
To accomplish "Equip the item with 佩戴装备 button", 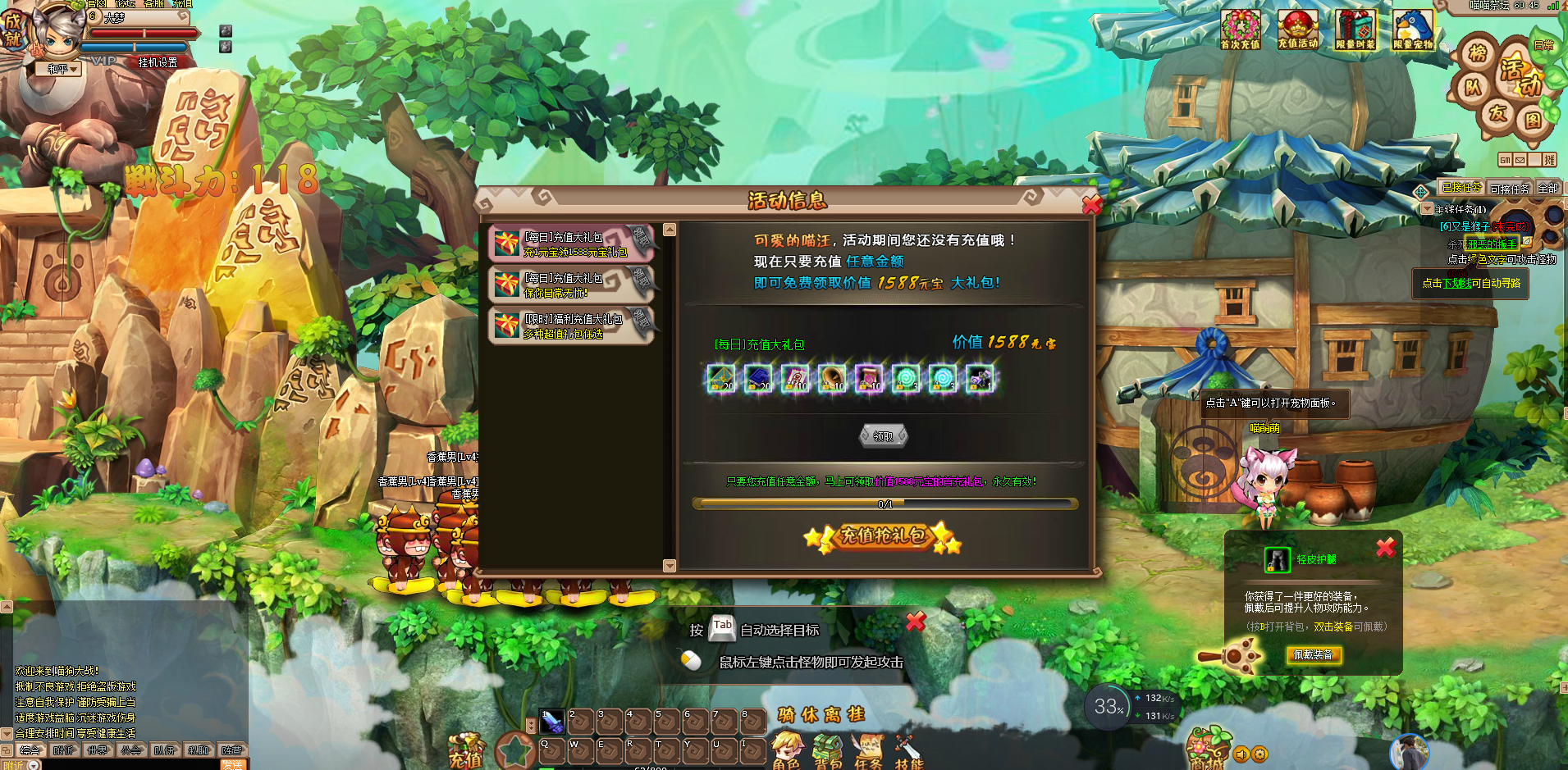I will pos(1314,654).
